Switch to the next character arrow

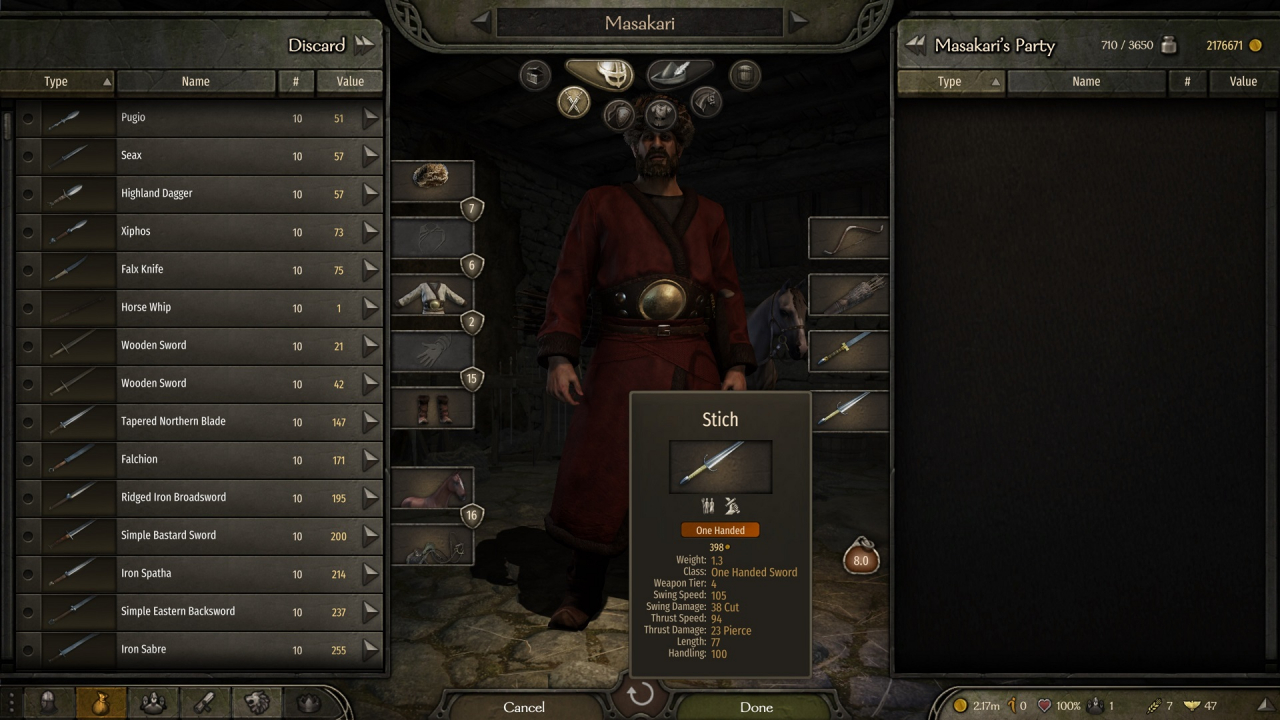(x=798, y=22)
